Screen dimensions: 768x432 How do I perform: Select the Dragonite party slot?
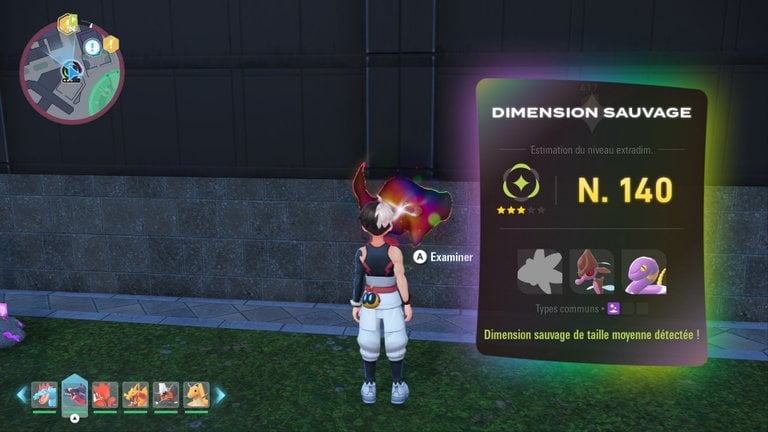[196, 395]
